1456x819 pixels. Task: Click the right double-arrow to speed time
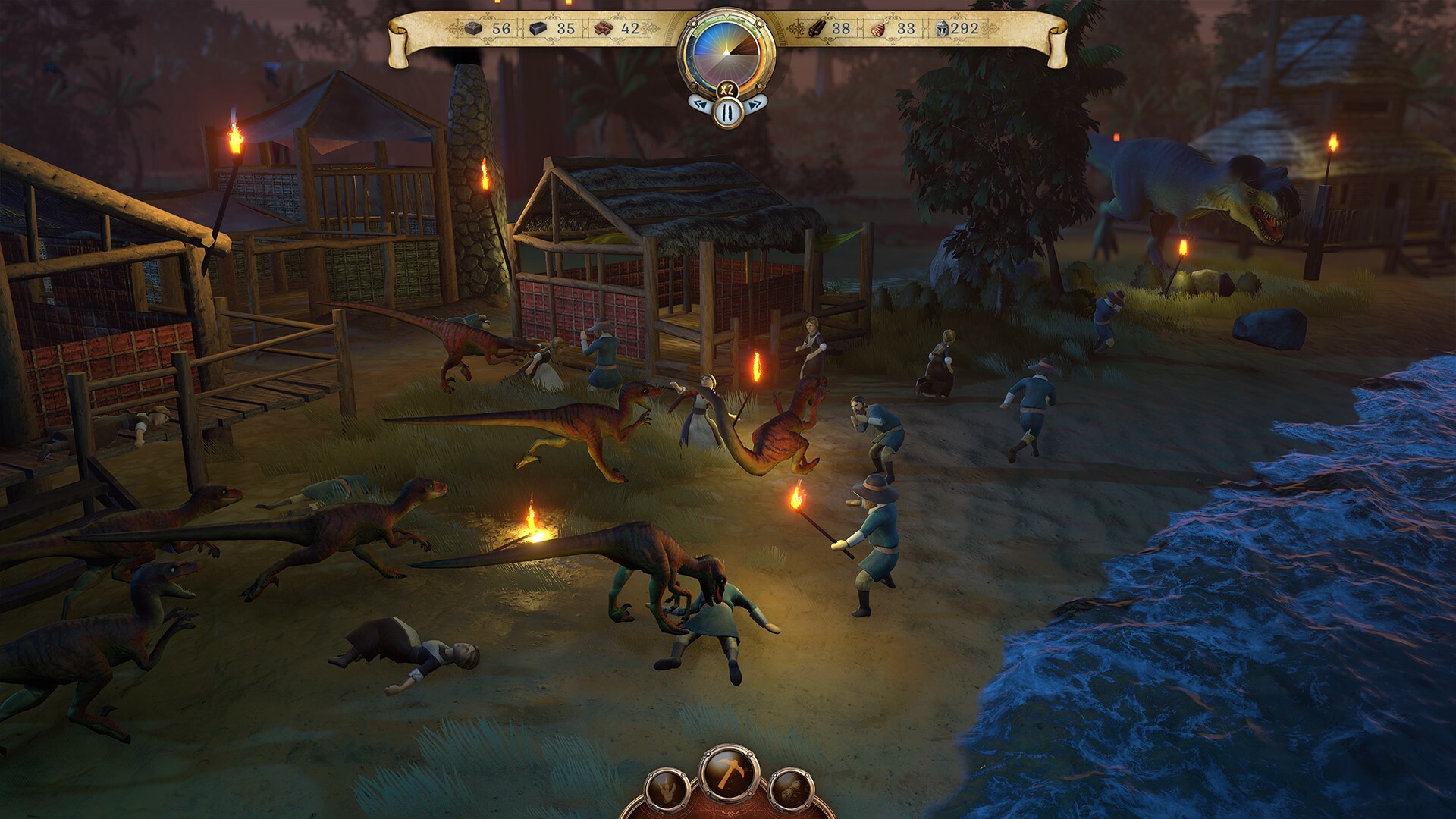coord(755,105)
